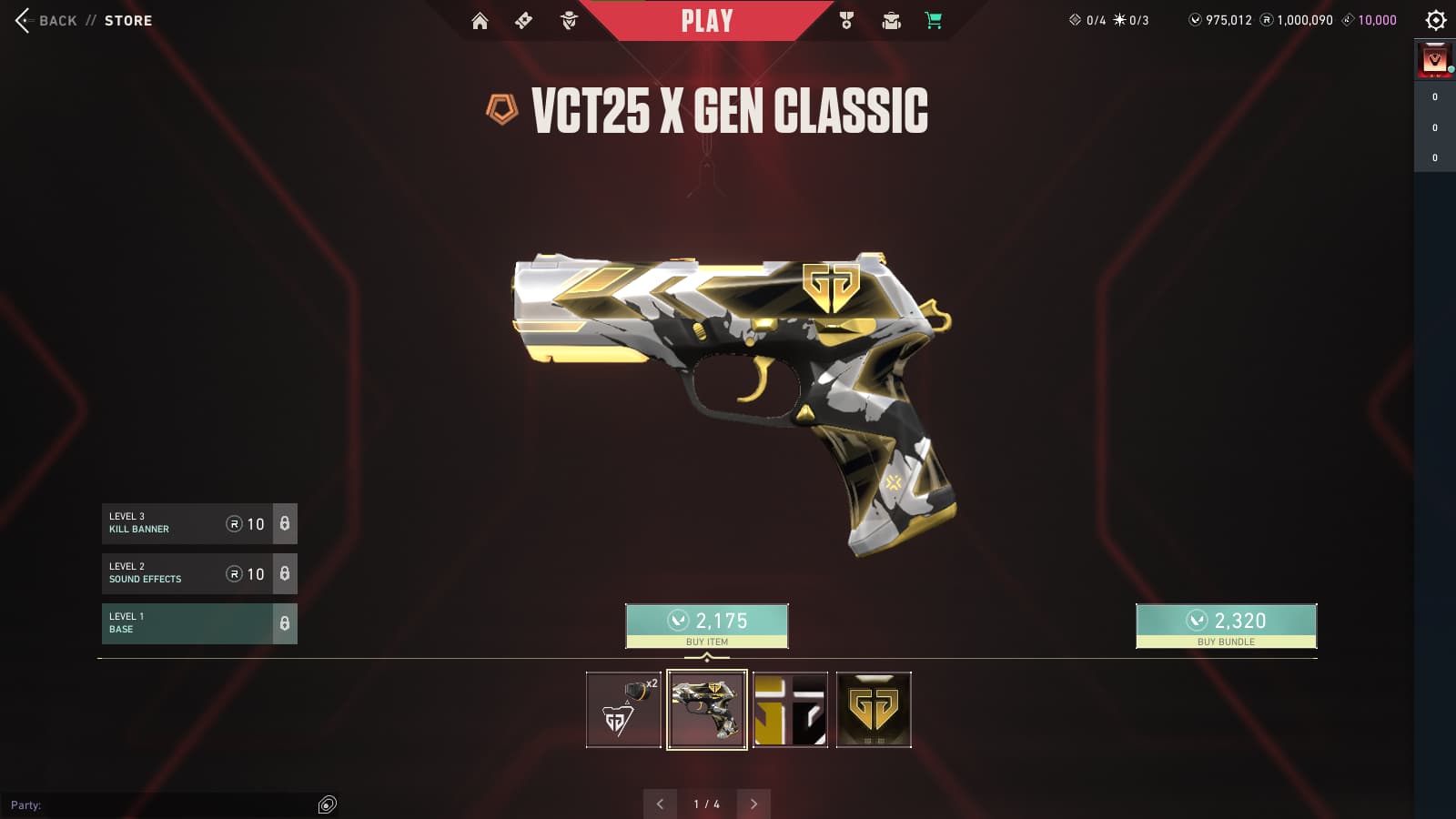Go to previous bundle item

[x=660, y=804]
